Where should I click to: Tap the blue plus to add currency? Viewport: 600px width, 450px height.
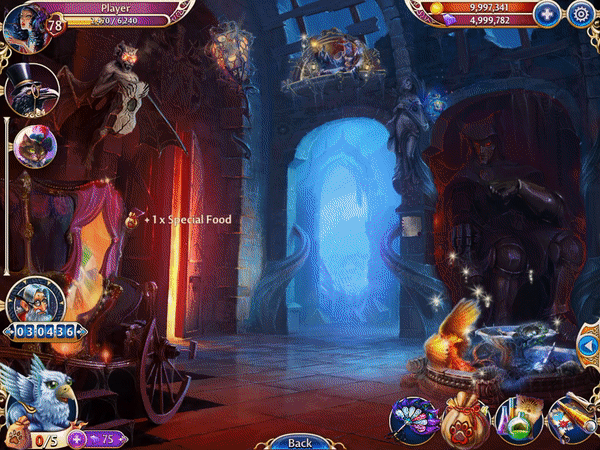[546, 14]
